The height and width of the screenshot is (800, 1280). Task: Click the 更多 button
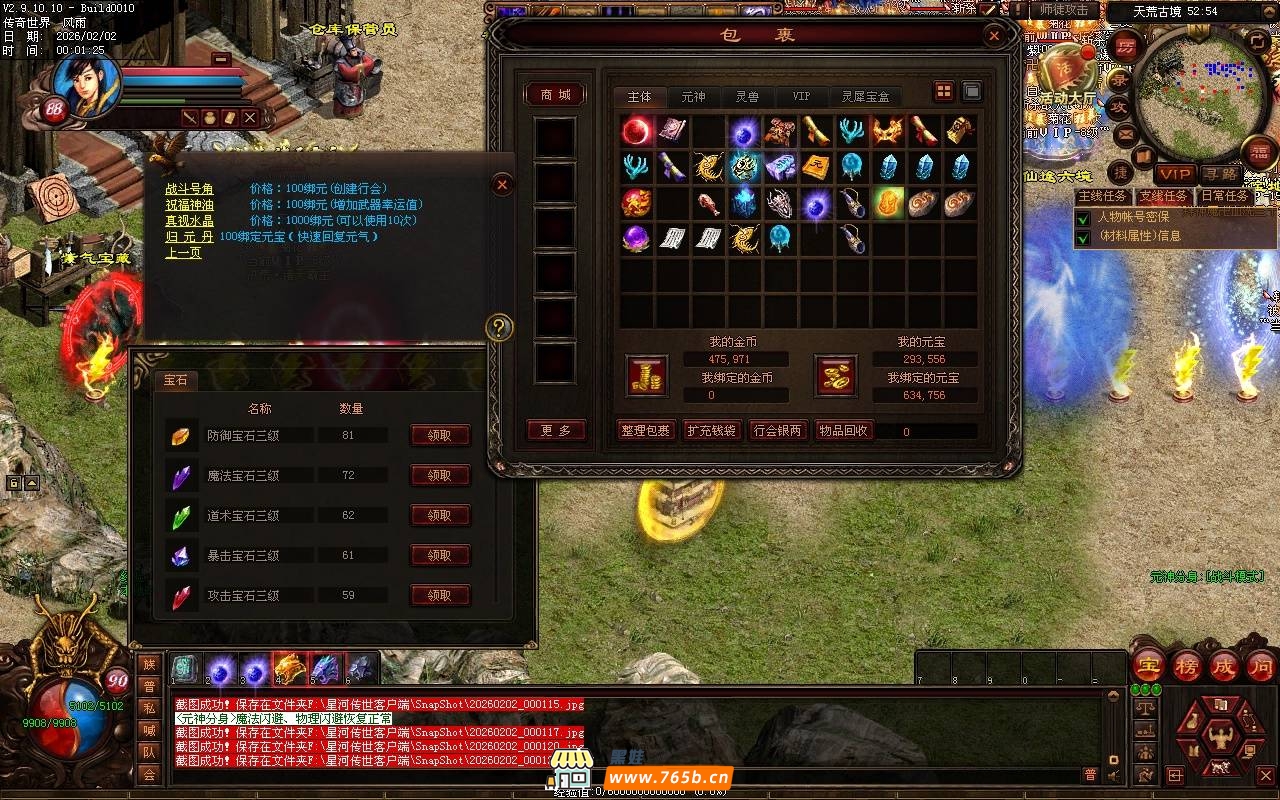(556, 431)
